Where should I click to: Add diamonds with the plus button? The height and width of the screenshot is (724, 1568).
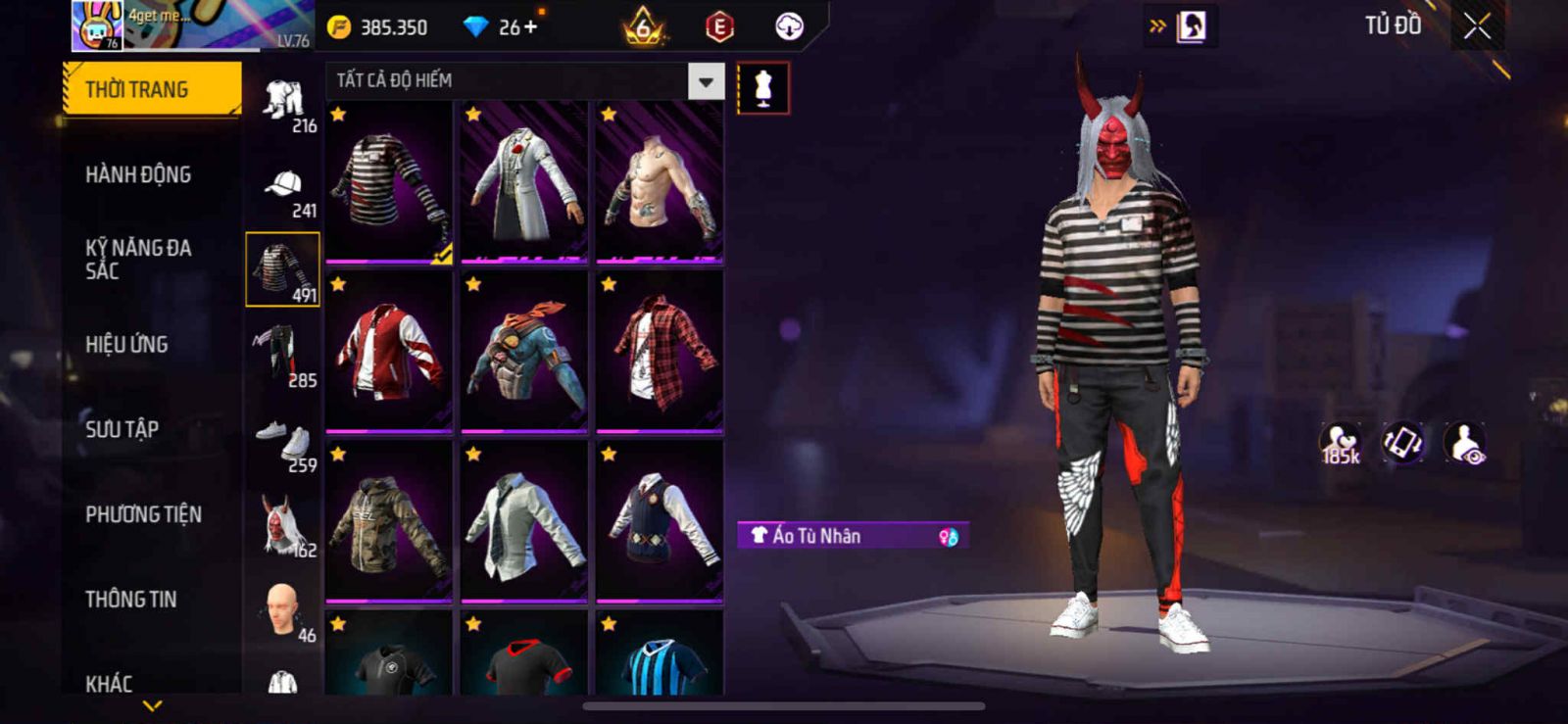click(531, 27)
